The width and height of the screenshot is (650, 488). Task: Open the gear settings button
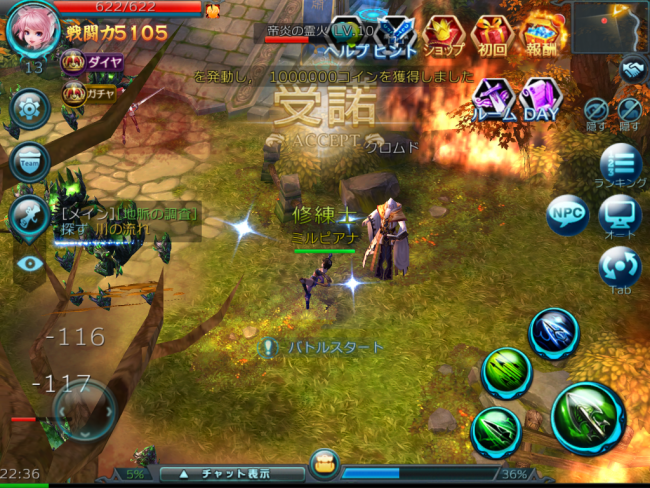coord(29,108)
